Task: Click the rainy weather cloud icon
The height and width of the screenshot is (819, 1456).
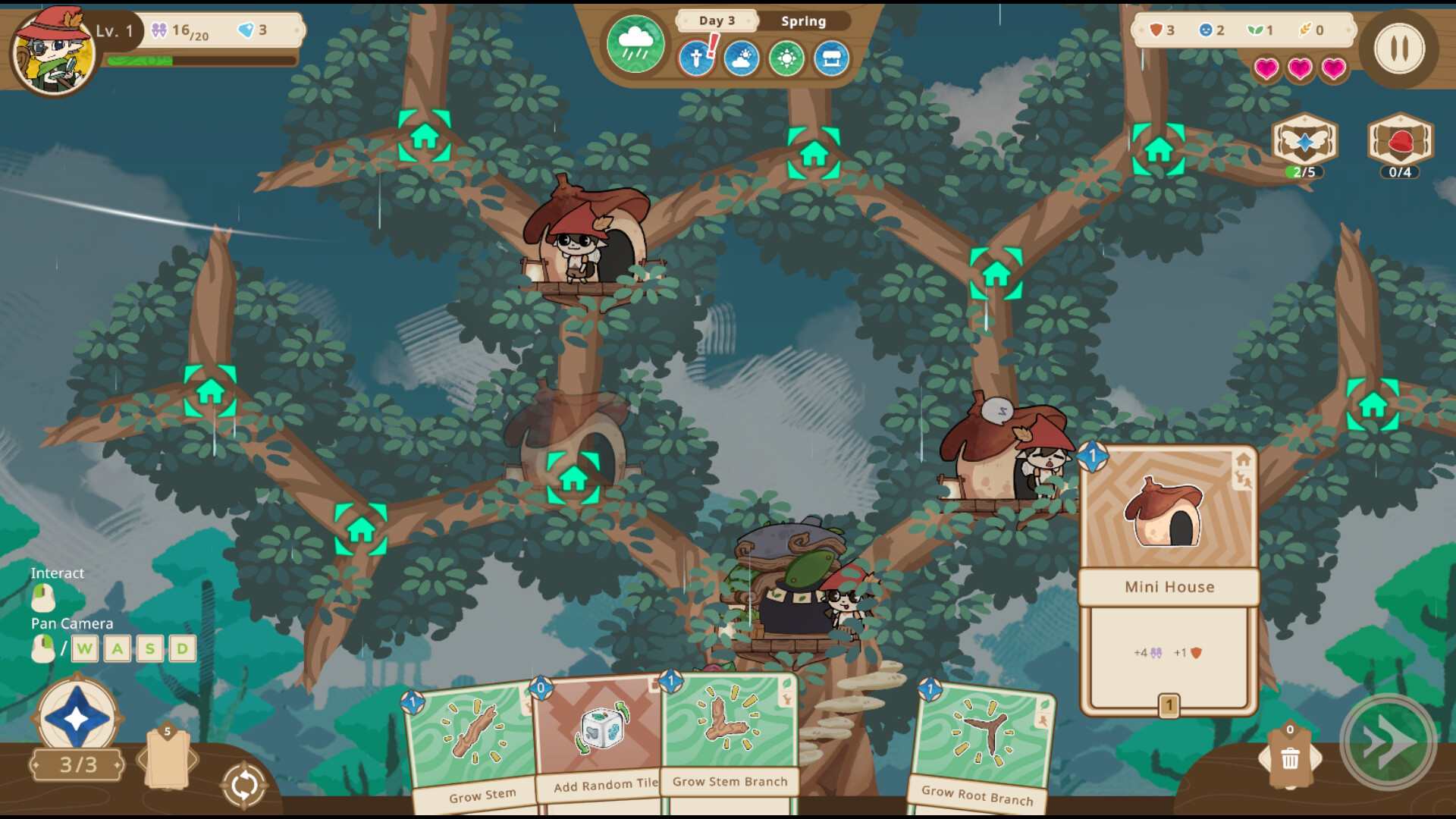Action: point(635,43)
